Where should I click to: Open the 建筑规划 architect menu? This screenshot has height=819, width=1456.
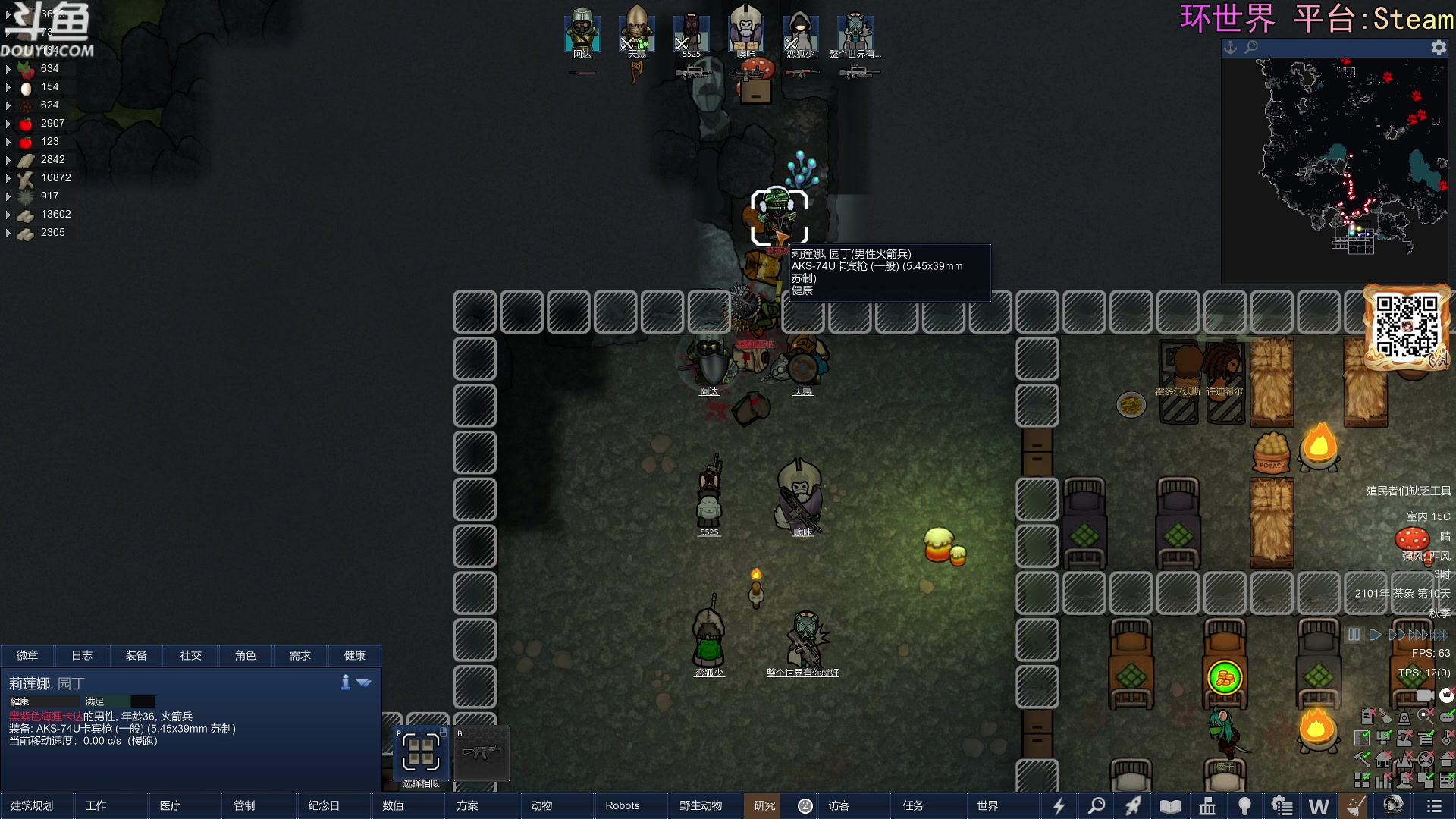(32, 805)
